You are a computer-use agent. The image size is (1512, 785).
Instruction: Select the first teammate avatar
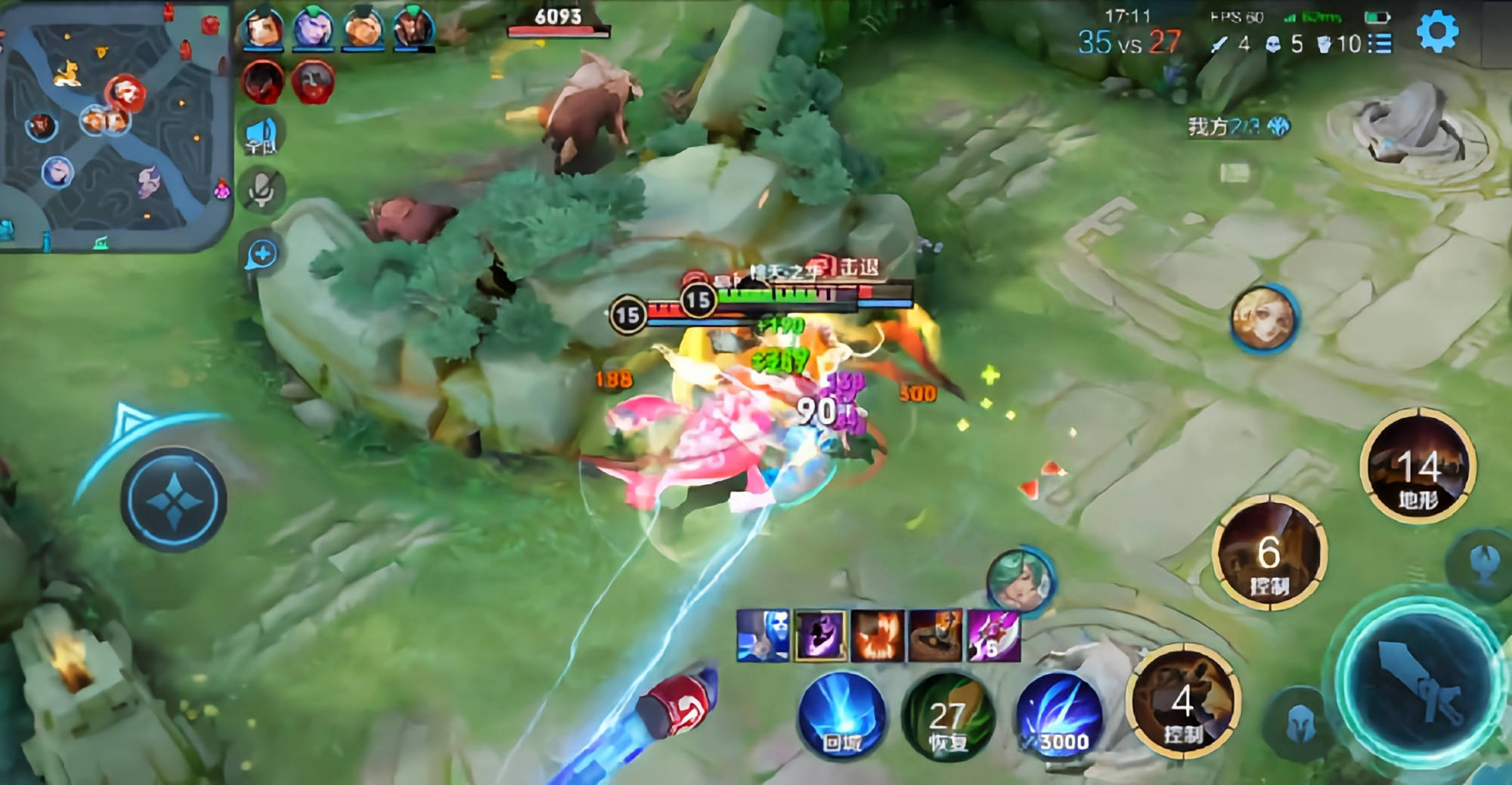(262, 28)
